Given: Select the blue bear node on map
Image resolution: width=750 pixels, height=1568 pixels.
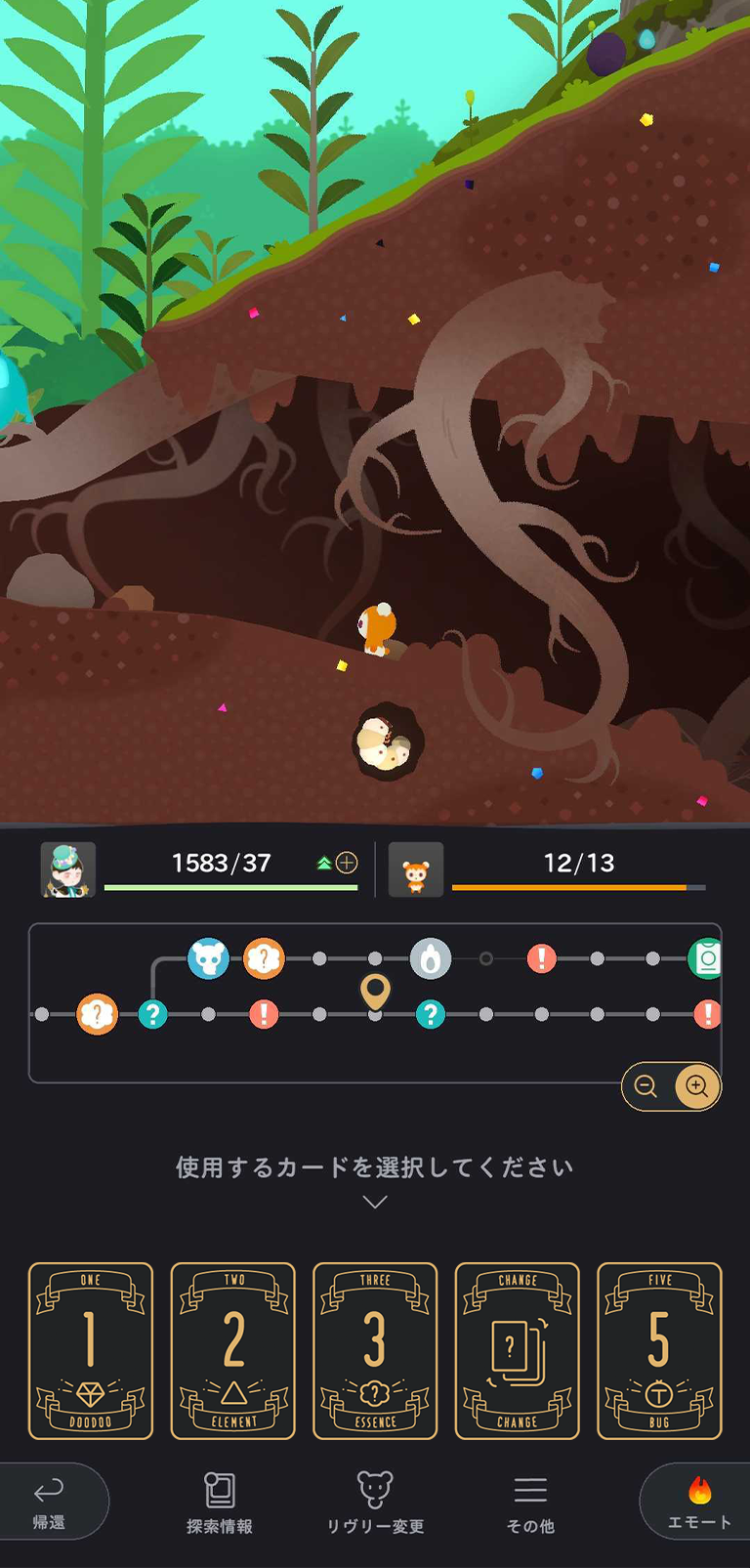Looking at the screenshot, I should pos(208,959).
